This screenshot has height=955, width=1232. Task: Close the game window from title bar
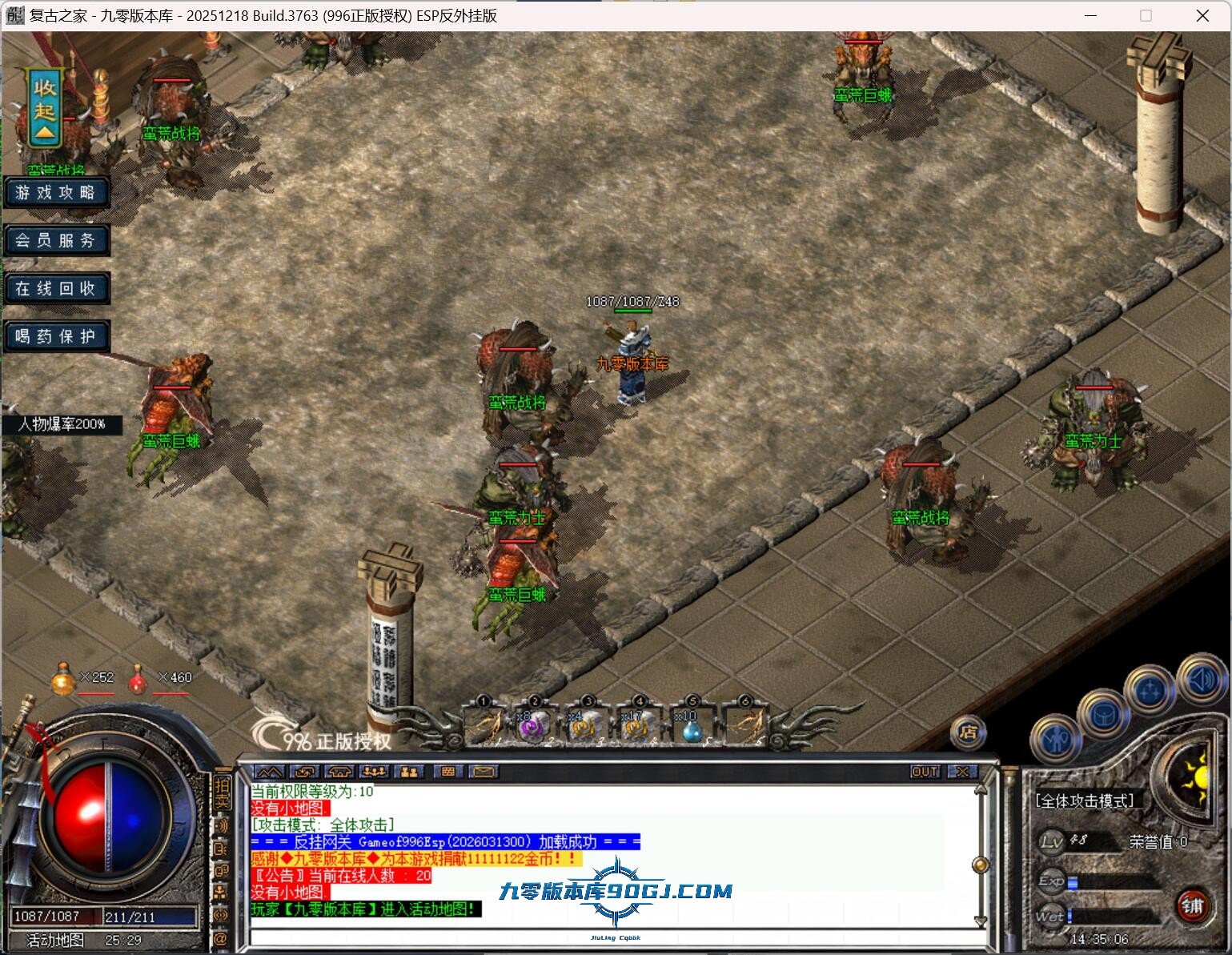click(x=1202, y=16)
